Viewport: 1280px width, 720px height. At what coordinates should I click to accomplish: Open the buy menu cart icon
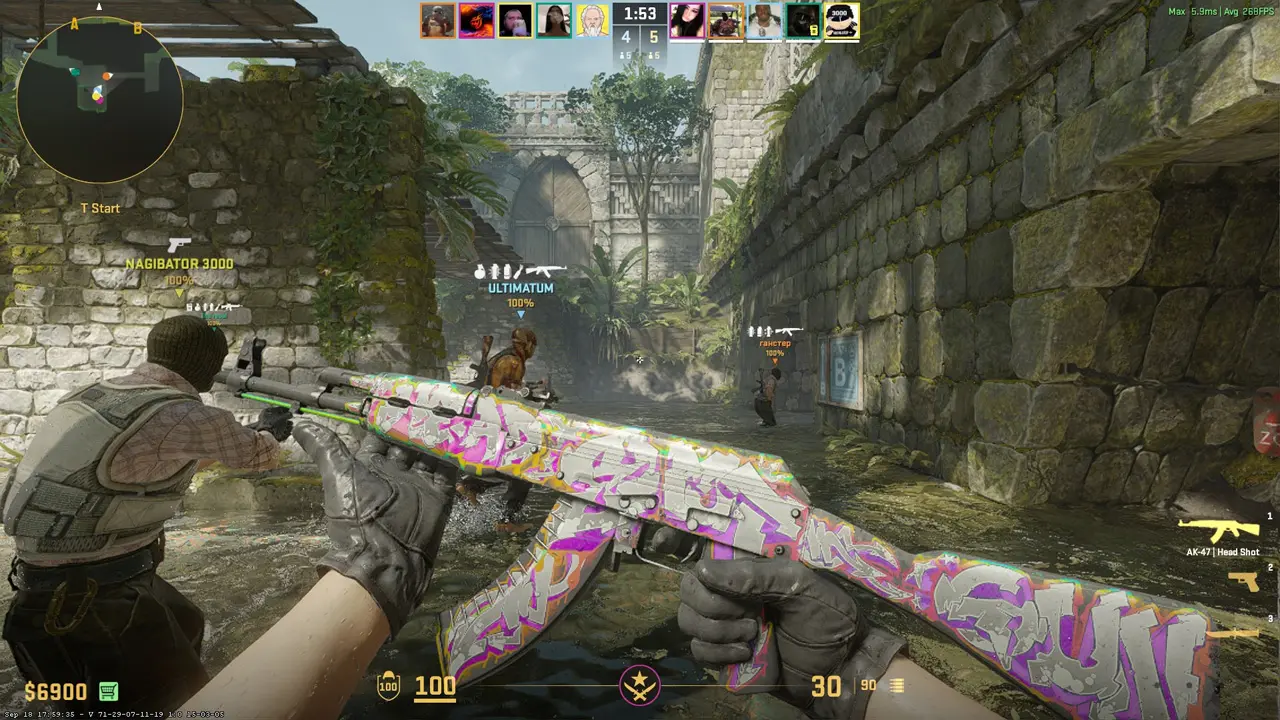pyautogui.click(x=108, y=691)
